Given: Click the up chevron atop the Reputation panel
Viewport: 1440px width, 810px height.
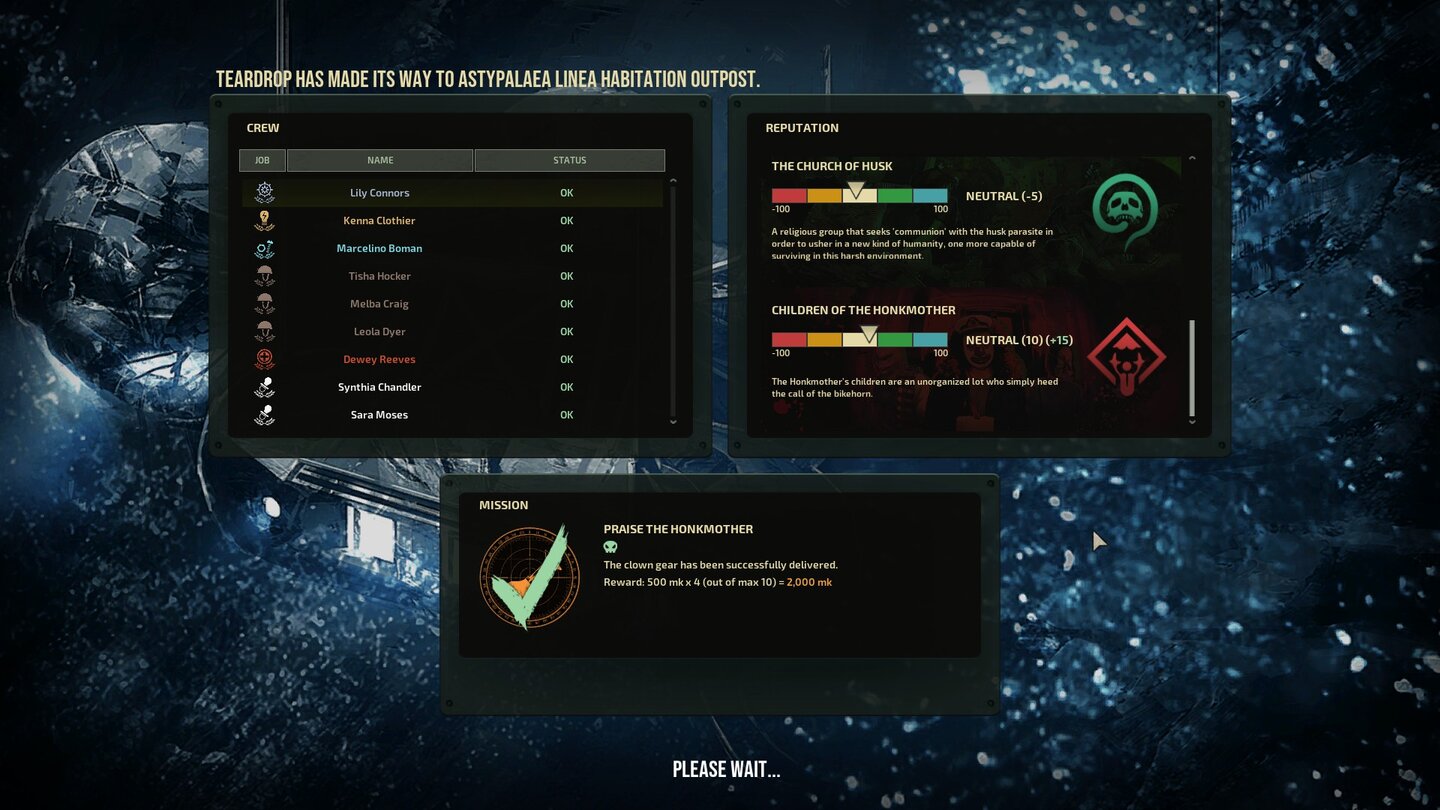Looking at the screenshot, I should (1192, 157).
